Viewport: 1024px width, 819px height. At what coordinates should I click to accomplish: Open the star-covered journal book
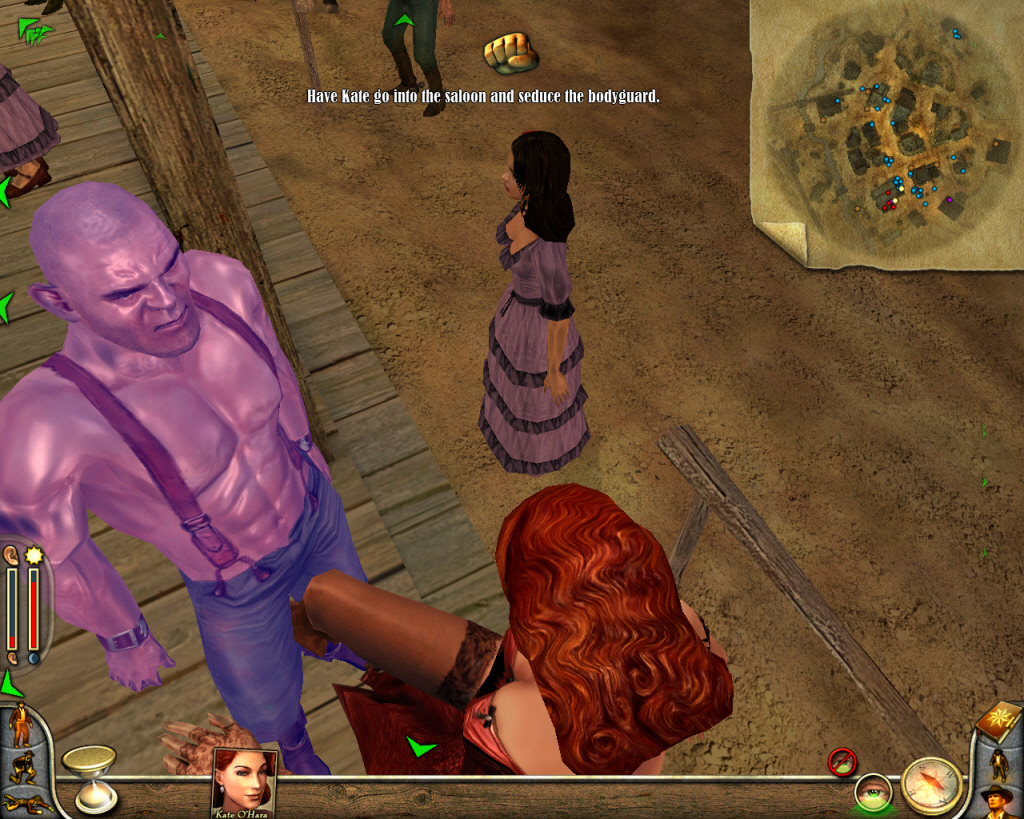[1000, 721]
